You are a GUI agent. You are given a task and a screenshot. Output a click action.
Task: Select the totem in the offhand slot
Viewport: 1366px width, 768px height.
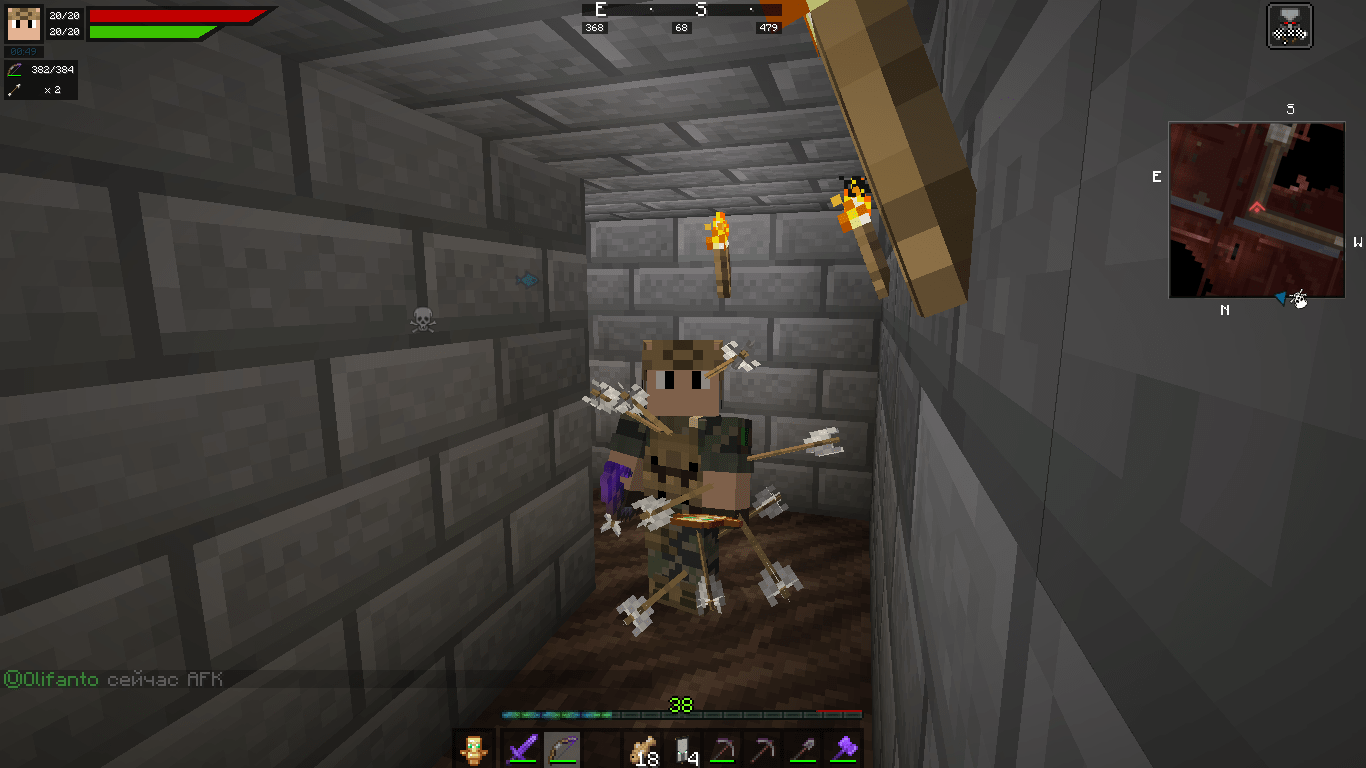coord(473,749)
